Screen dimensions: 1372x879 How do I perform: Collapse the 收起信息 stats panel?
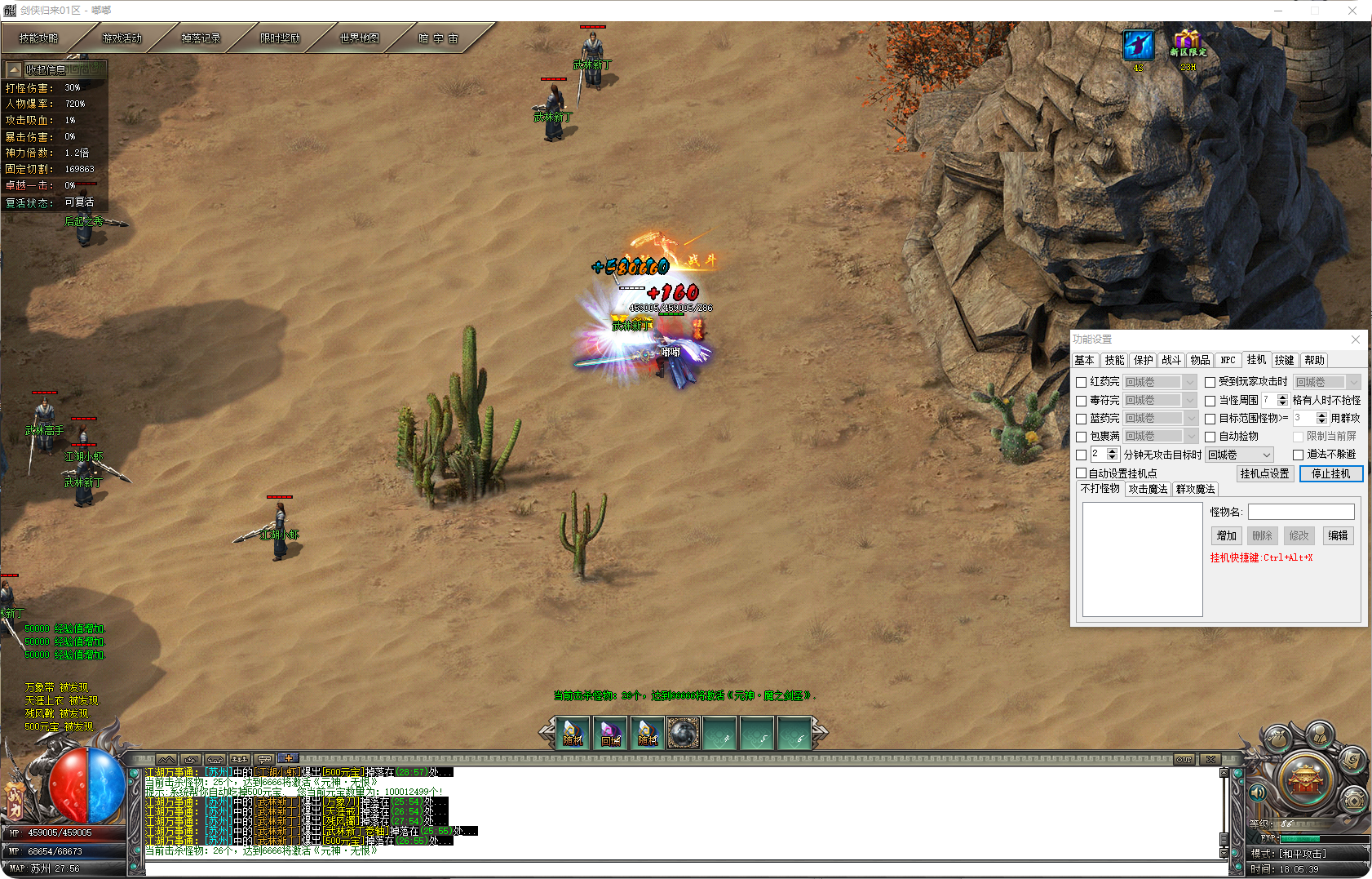click(14, 70)
